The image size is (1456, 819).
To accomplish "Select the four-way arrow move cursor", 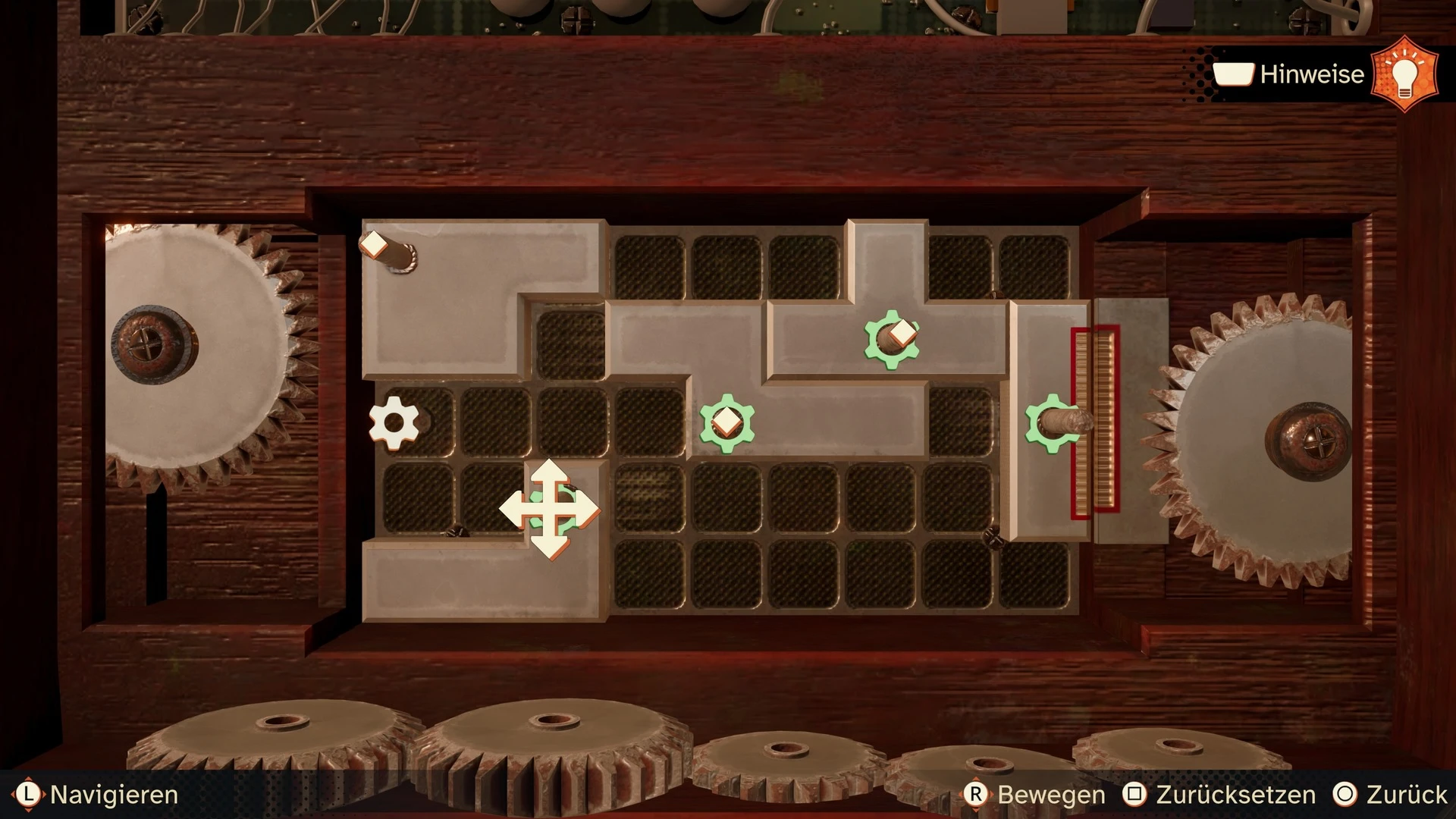I will (550, 509).
